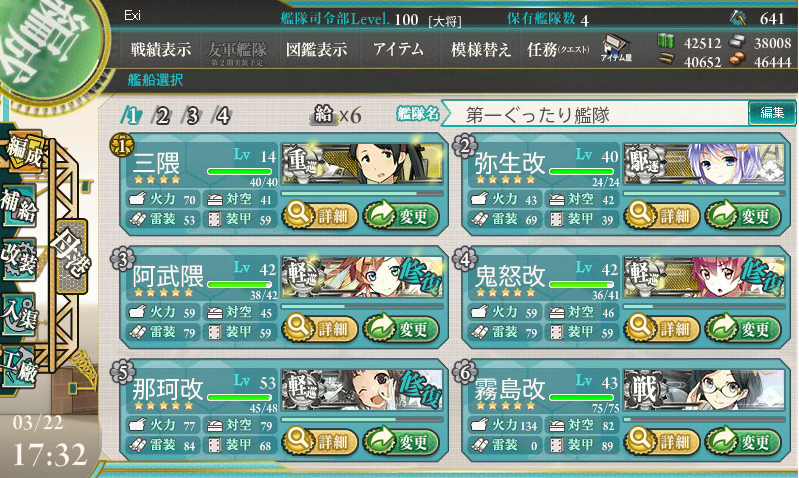The height and width of the screenshot is (478, 799).
Task: Open the 模様替え furniture menu
Action: 480,49
